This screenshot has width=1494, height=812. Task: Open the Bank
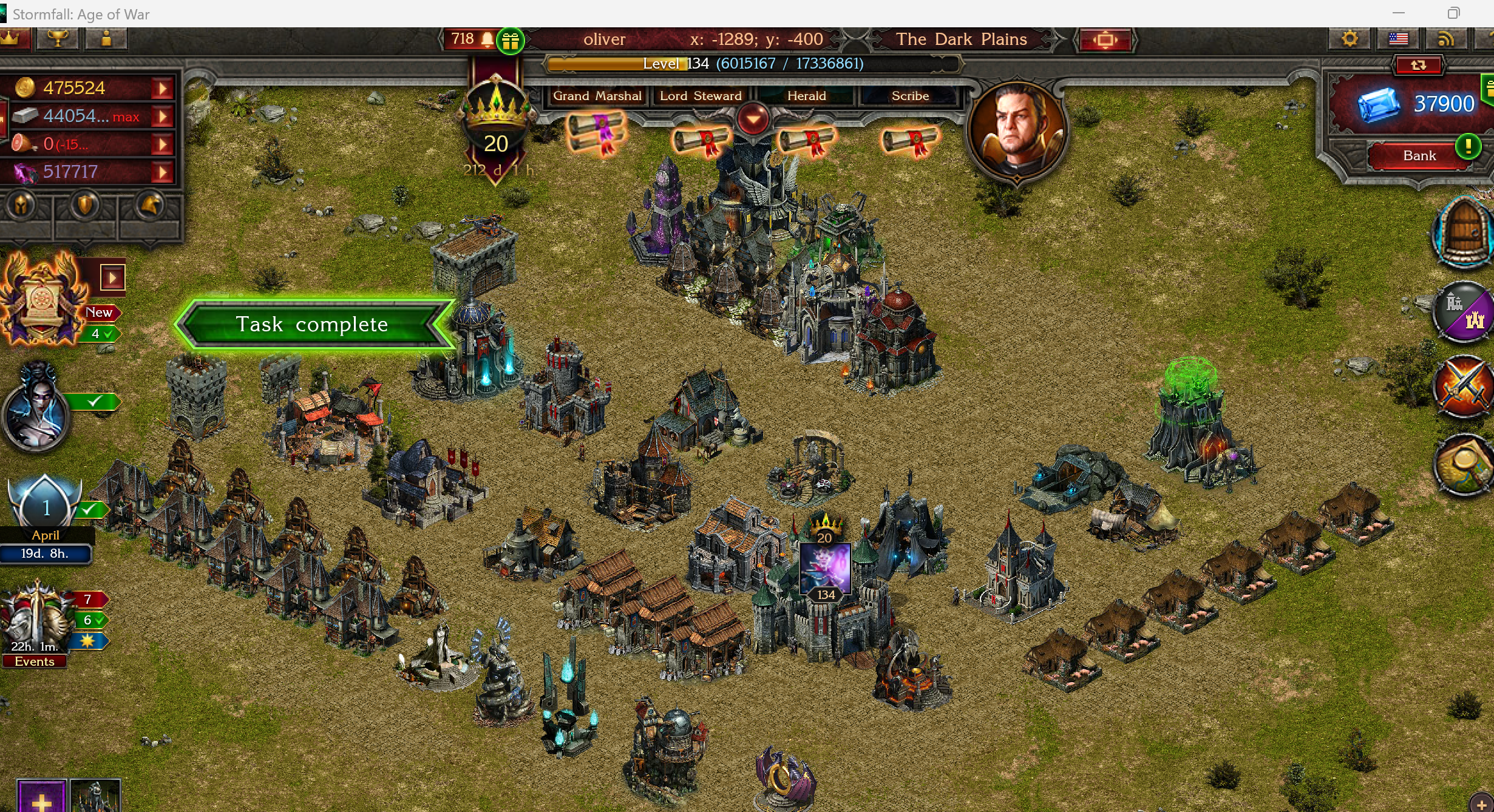point(1419,155)
